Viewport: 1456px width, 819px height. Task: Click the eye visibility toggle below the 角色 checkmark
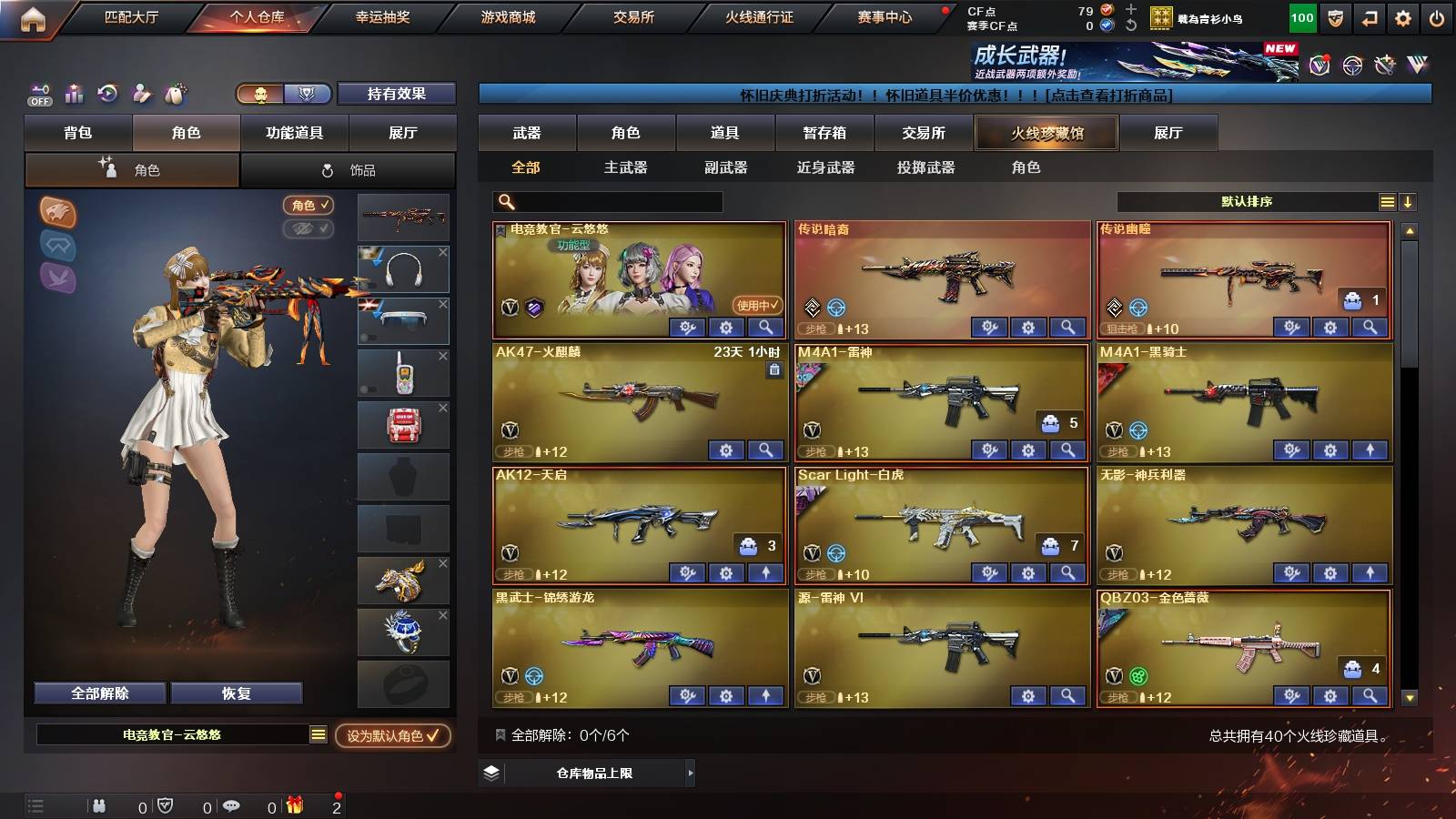tap(309, 229)
